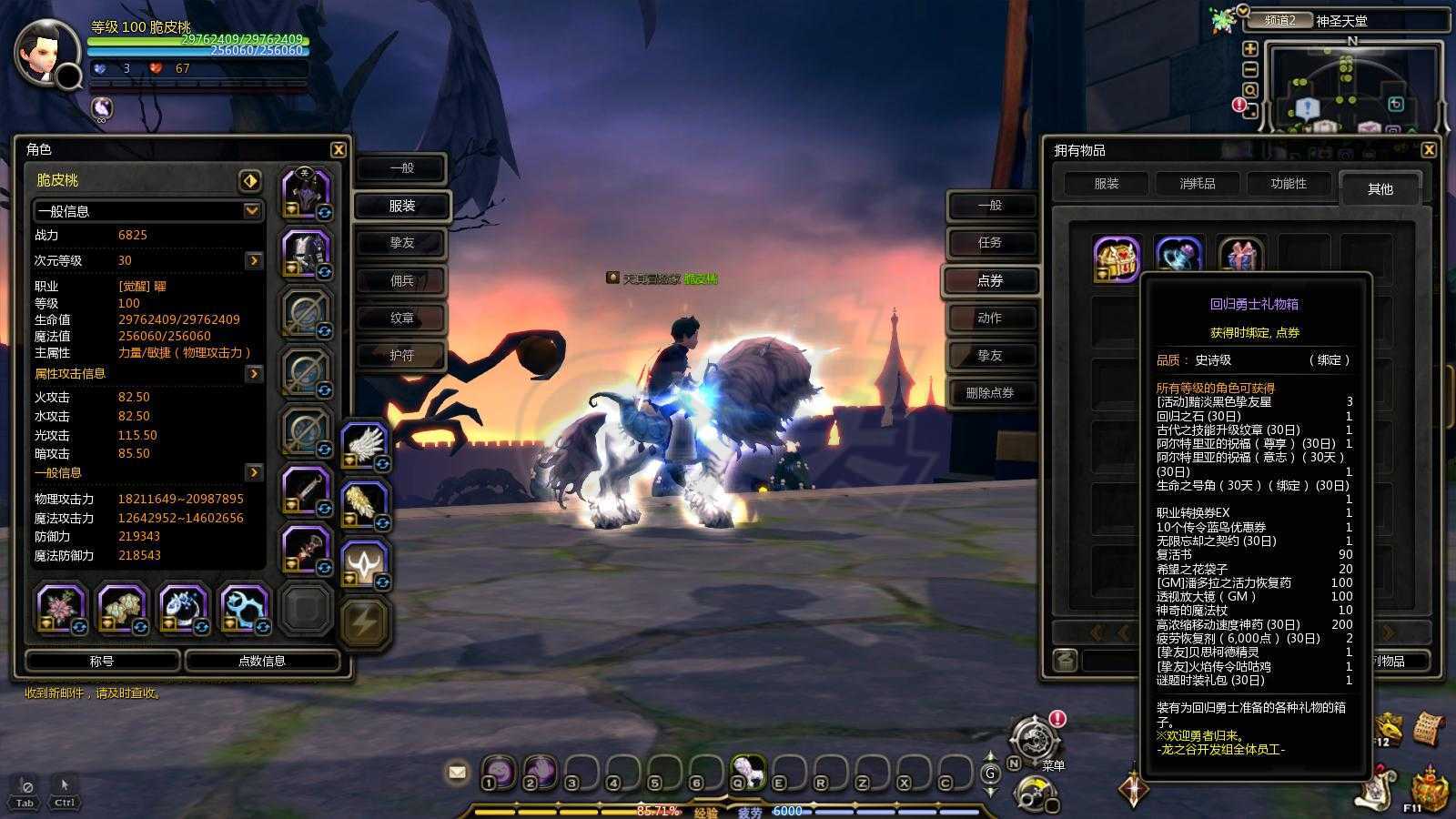Select the returning hero gift box item

pos(1117,259)
